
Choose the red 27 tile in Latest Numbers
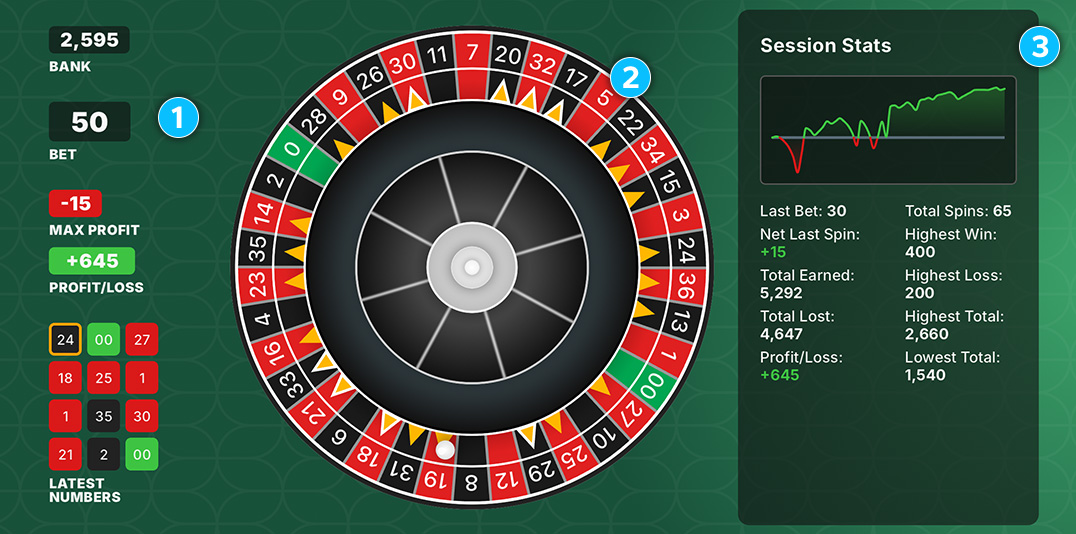coord(141,339)
